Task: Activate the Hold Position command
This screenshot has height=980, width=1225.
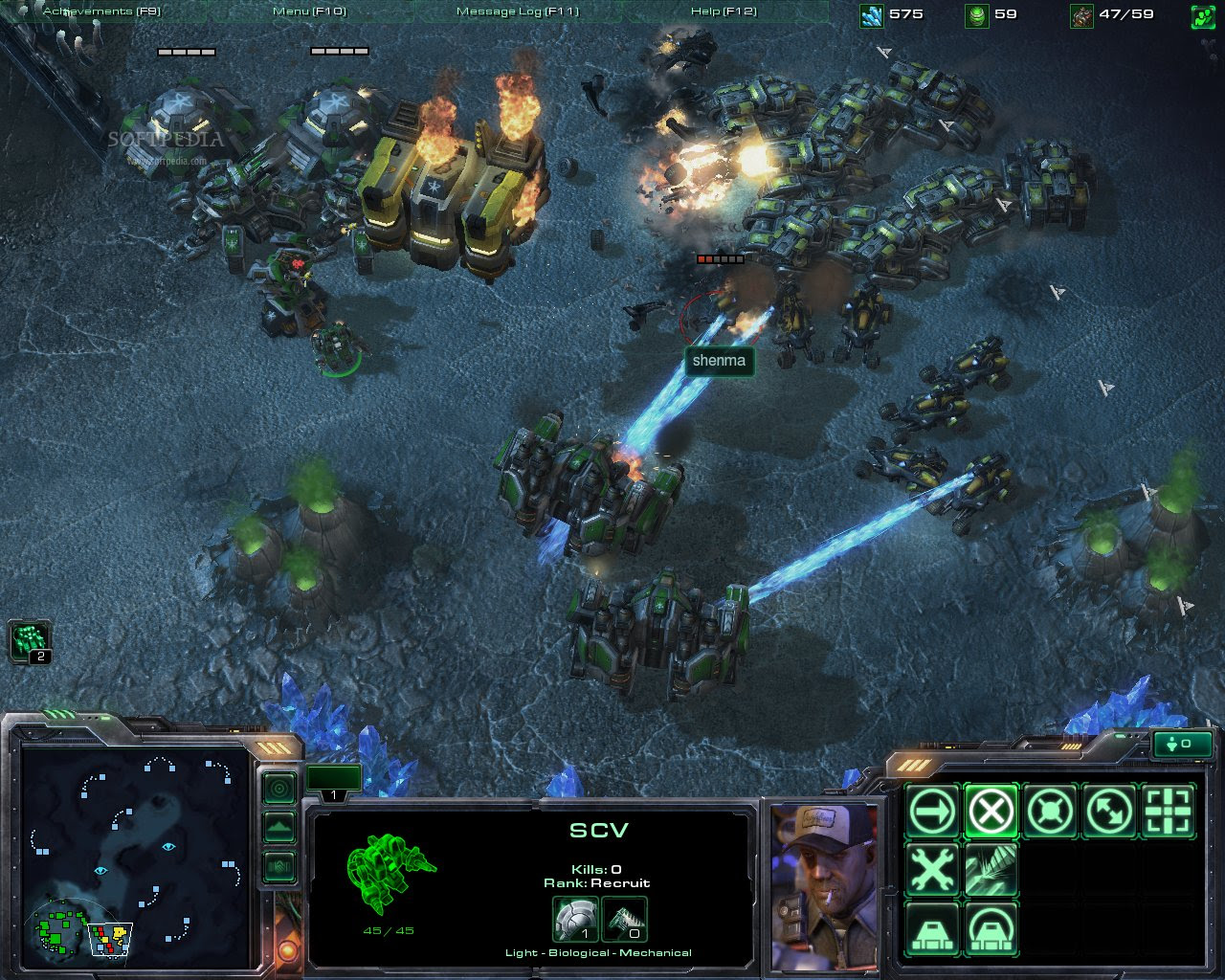Action: click(1050, 812)
